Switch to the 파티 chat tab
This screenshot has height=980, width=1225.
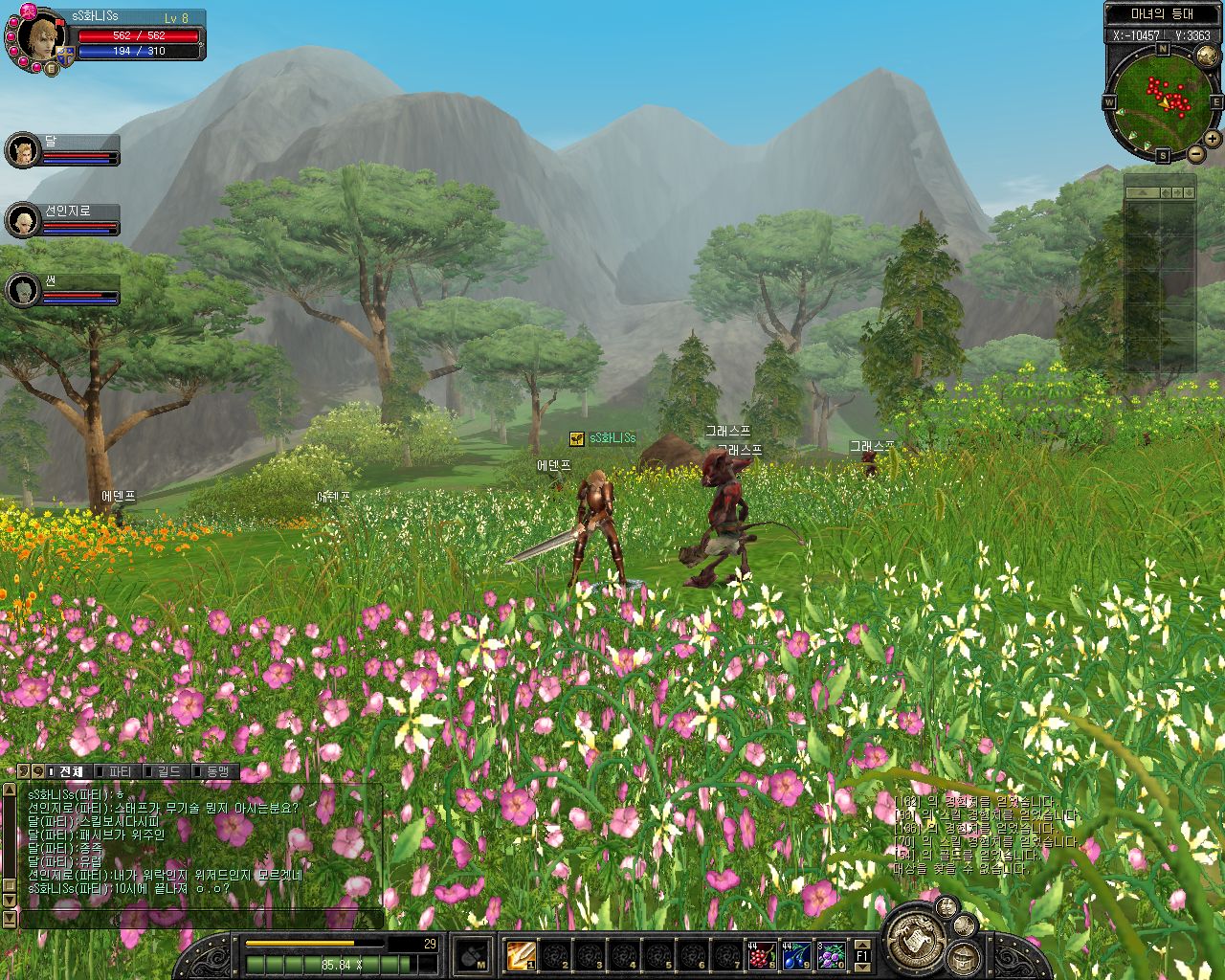[119, 771]
